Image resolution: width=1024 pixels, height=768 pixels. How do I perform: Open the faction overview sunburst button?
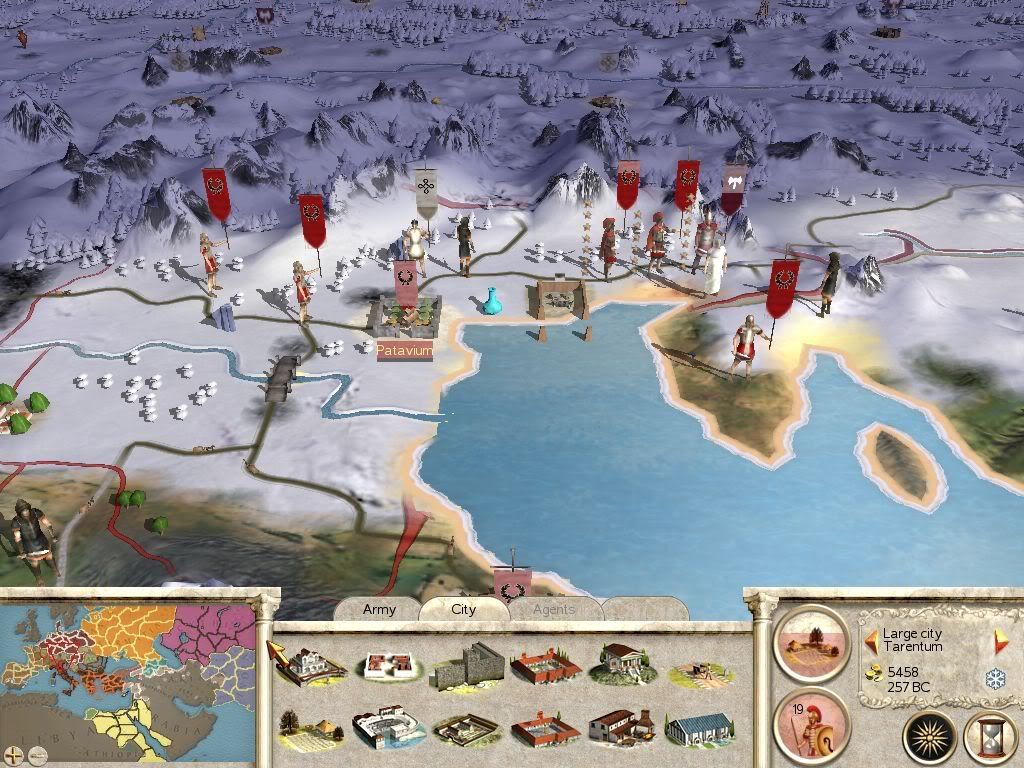[930, 737]
